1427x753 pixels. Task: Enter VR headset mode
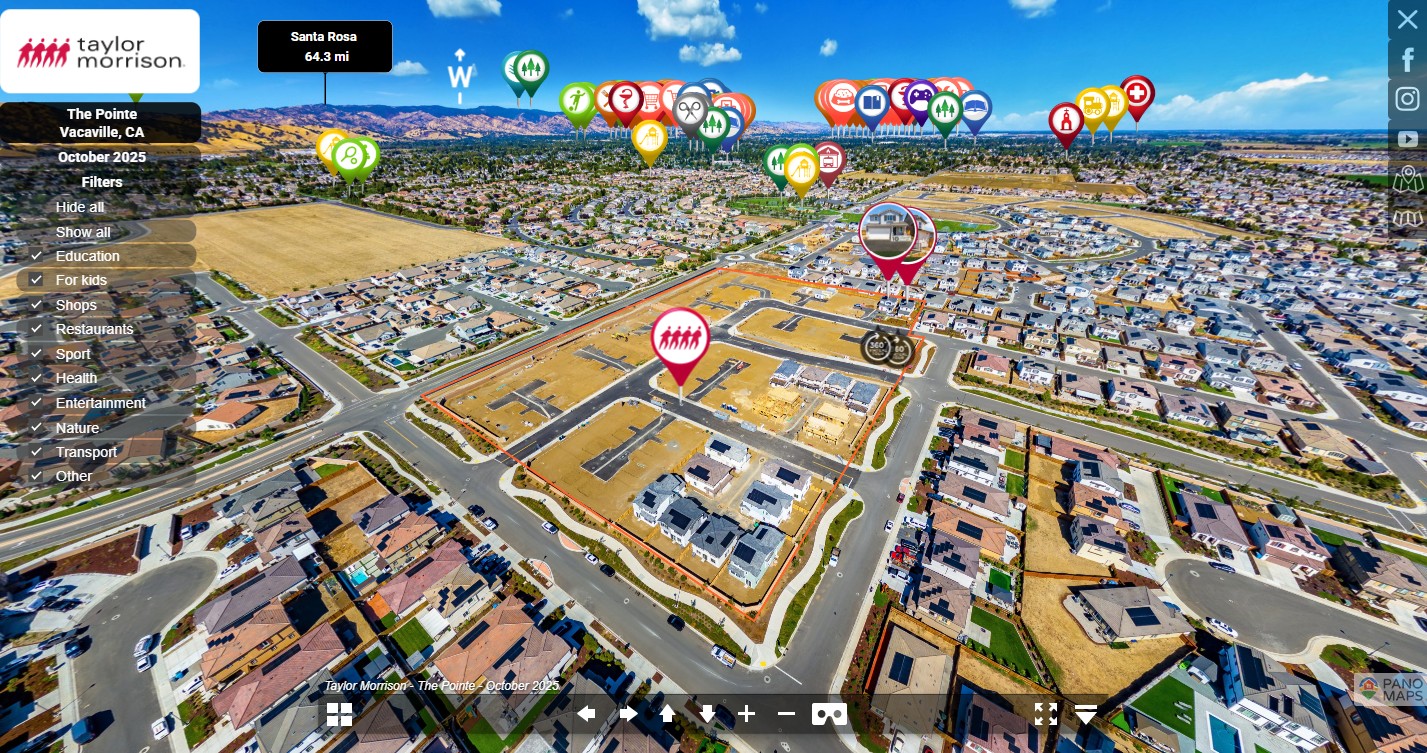click(829, 714)
